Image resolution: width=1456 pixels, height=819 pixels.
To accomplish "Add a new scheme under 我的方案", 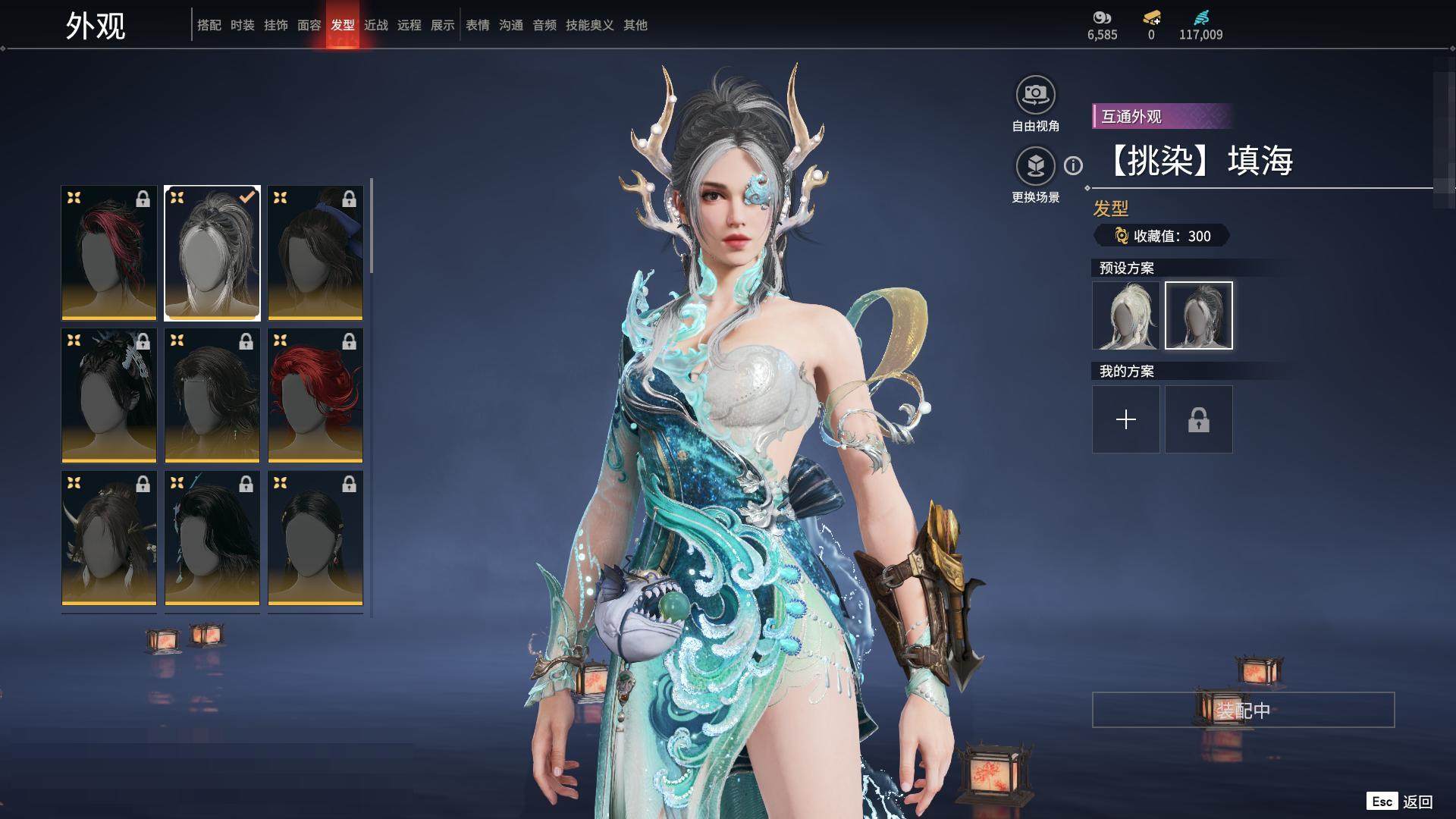I will pos(1125,419).
